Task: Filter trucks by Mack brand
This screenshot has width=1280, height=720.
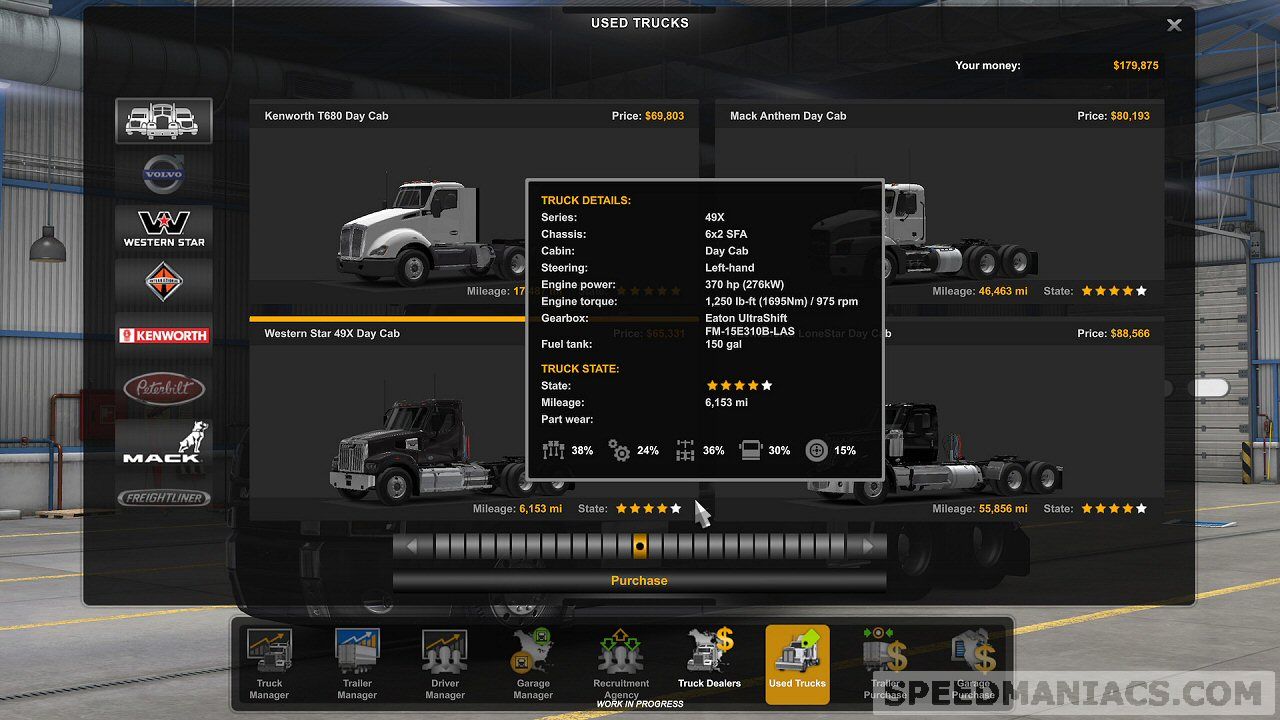Action: click(x=163, y=443)
